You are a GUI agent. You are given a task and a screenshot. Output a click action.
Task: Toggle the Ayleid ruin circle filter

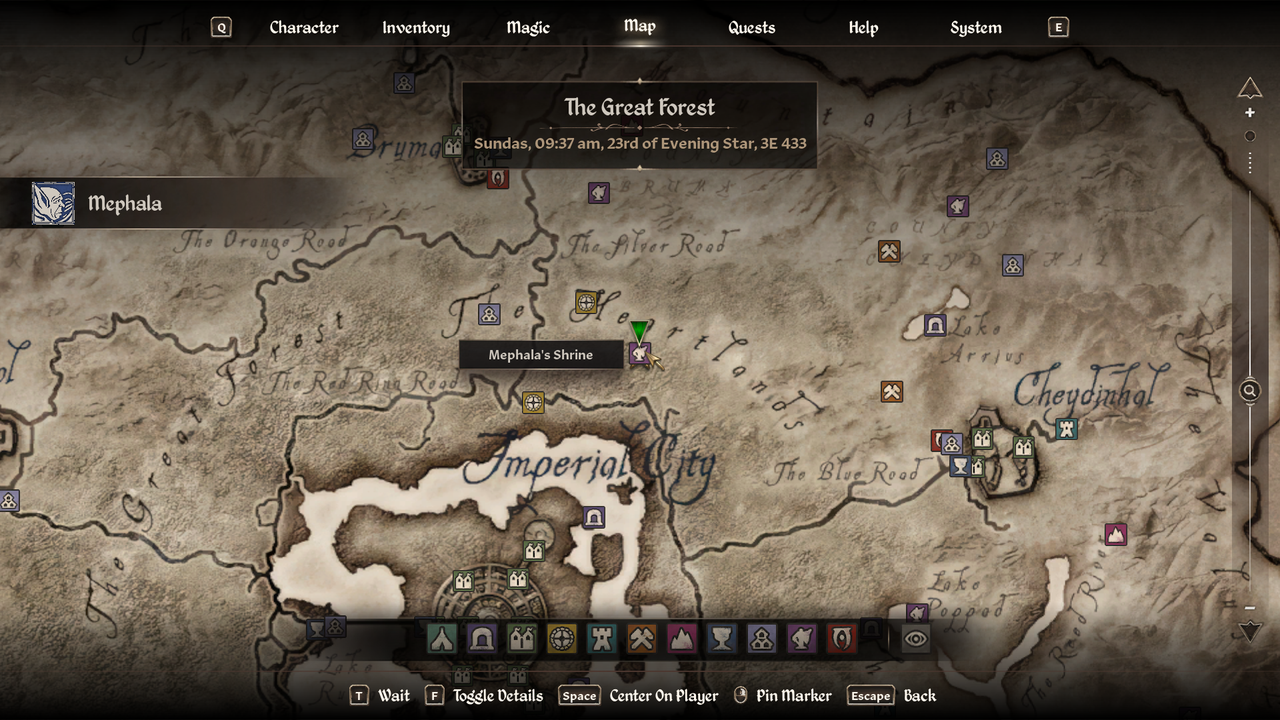pyautogui.click(x=561, y=638)
